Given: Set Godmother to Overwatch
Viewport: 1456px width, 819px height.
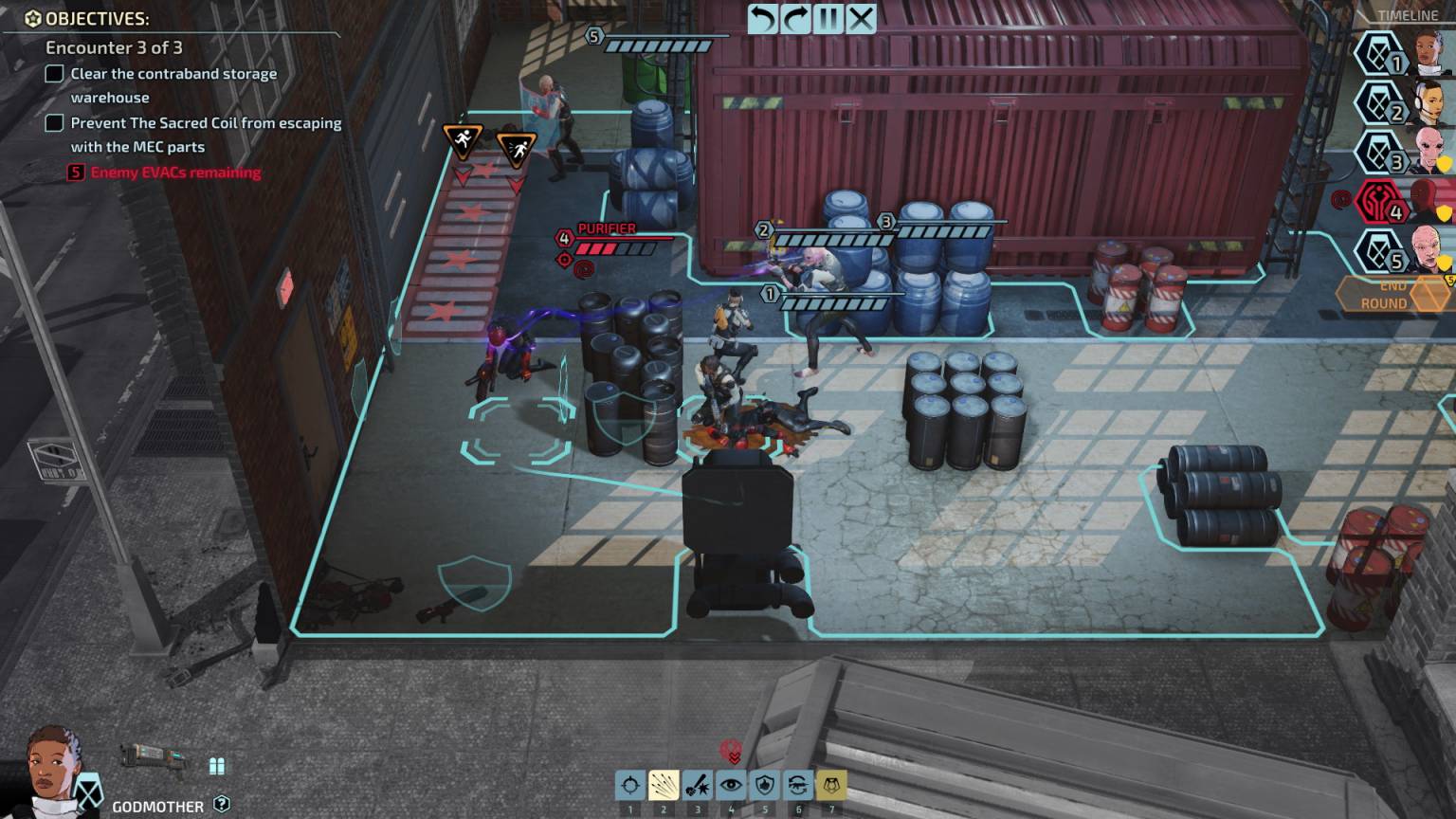Looking at the screenshot, I should 731,785.
